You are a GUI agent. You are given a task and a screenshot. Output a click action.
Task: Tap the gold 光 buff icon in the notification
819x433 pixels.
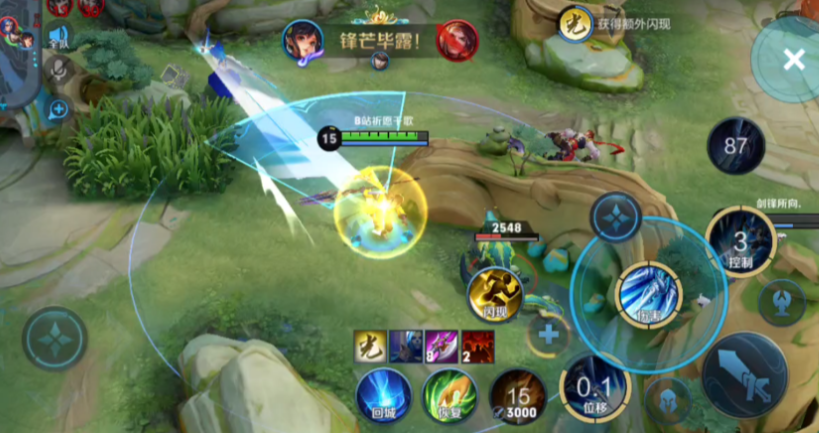574,21
